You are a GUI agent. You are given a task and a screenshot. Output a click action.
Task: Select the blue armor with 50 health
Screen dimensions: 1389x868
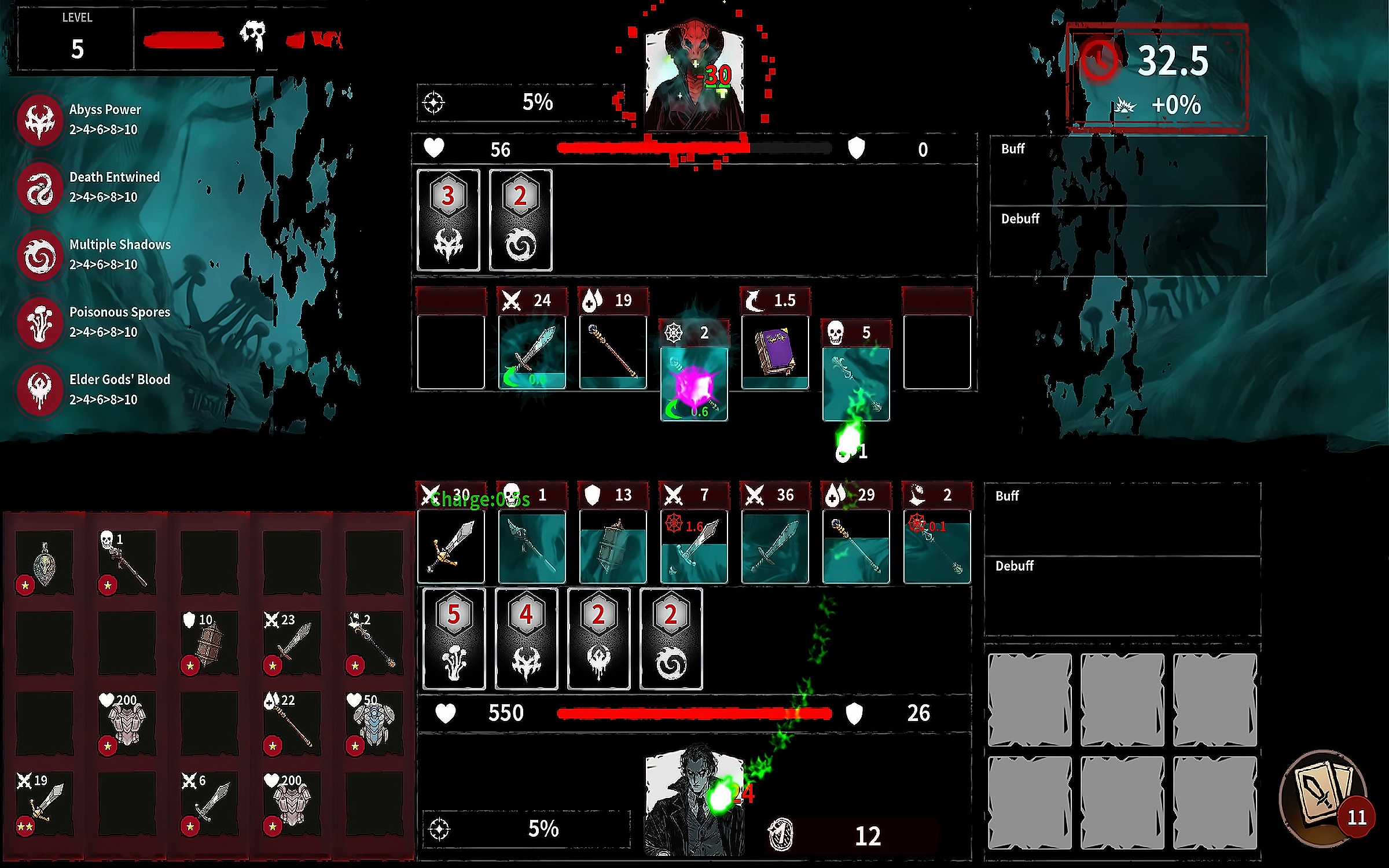(374, 723)
